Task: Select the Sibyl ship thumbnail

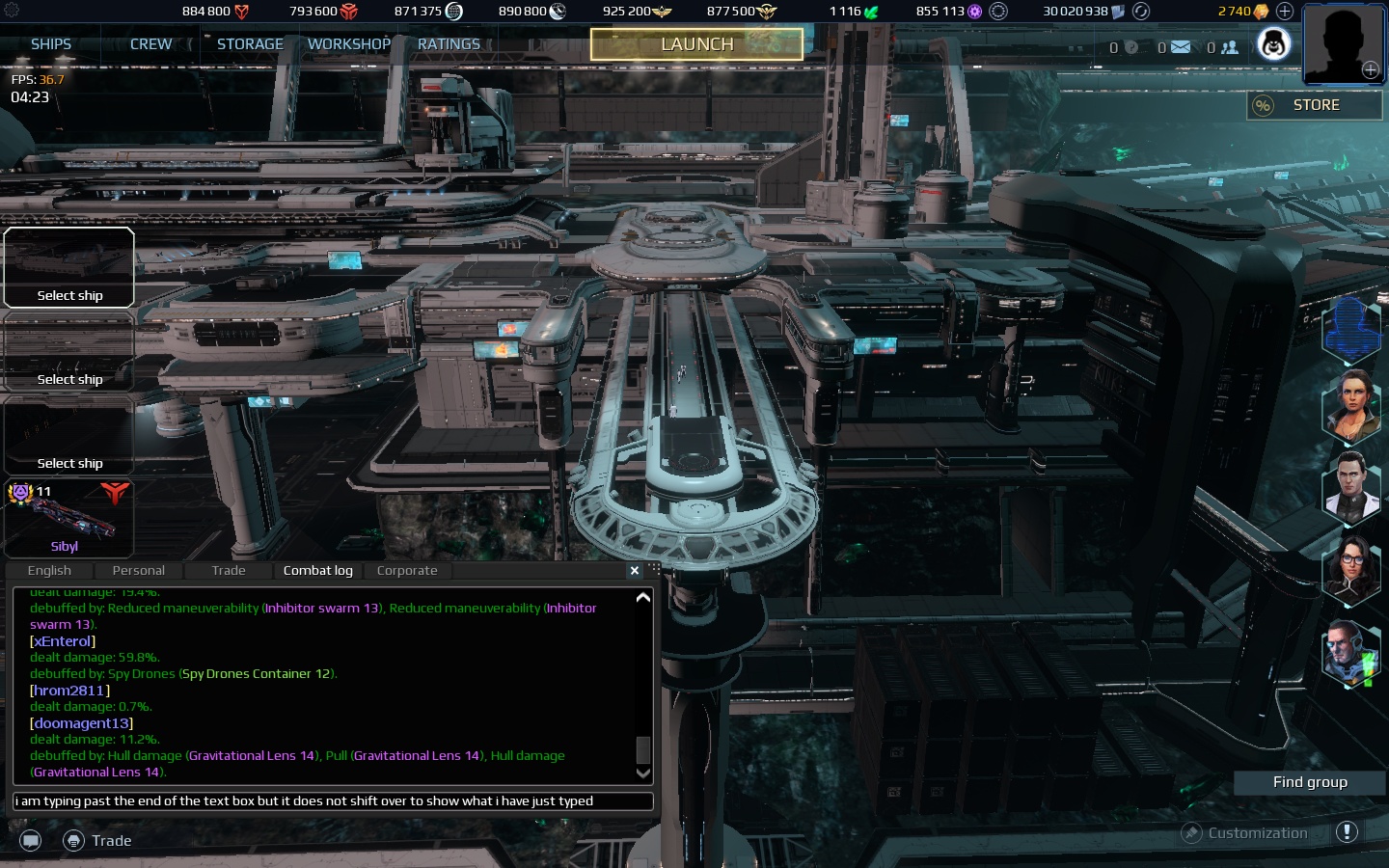Action: 68,519
